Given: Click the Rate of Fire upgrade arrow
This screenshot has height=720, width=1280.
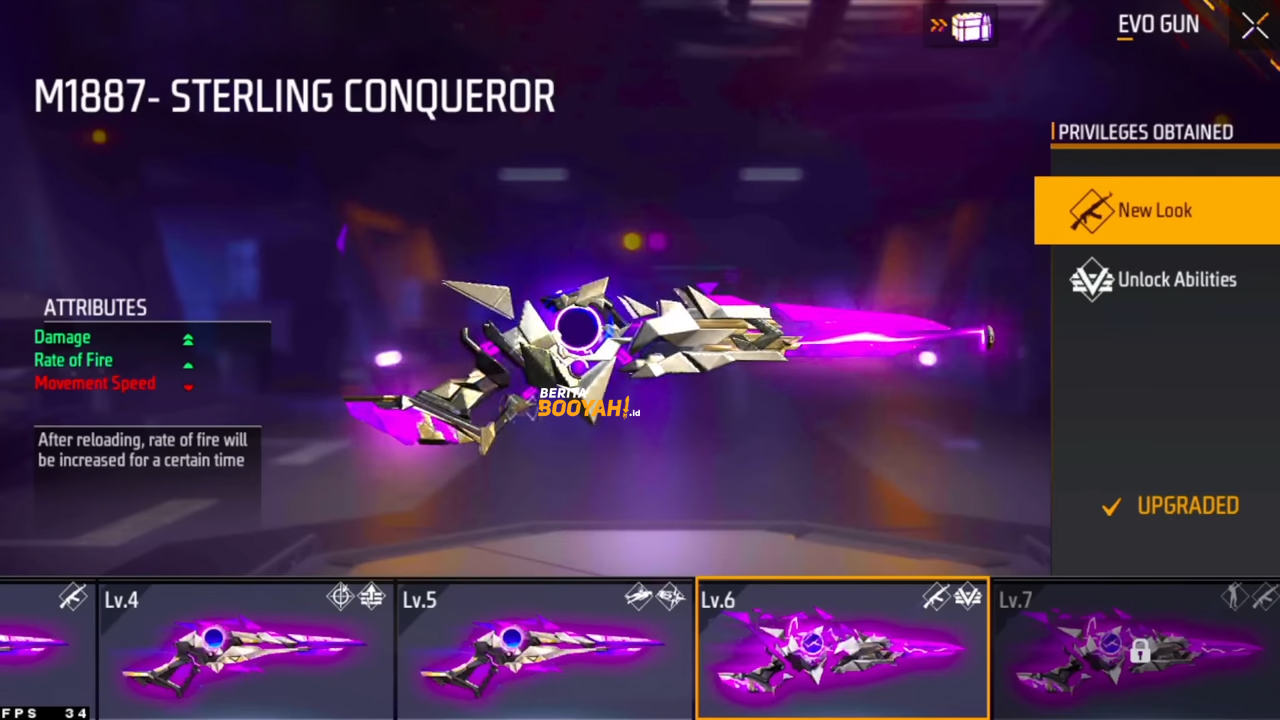Looking at the screenshot, I should (x=188, y=364).
